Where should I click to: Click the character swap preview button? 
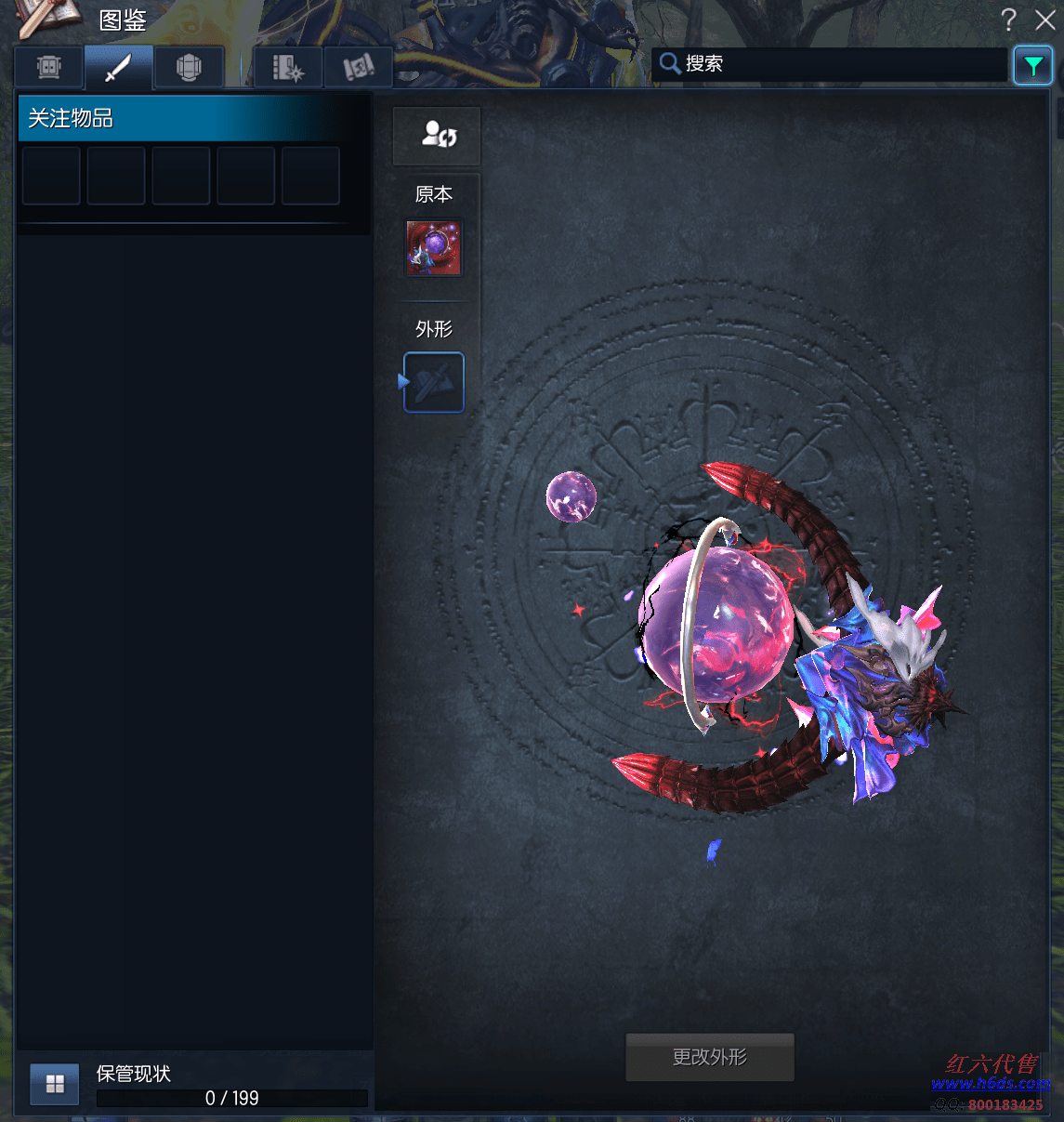tap(437, 136)
